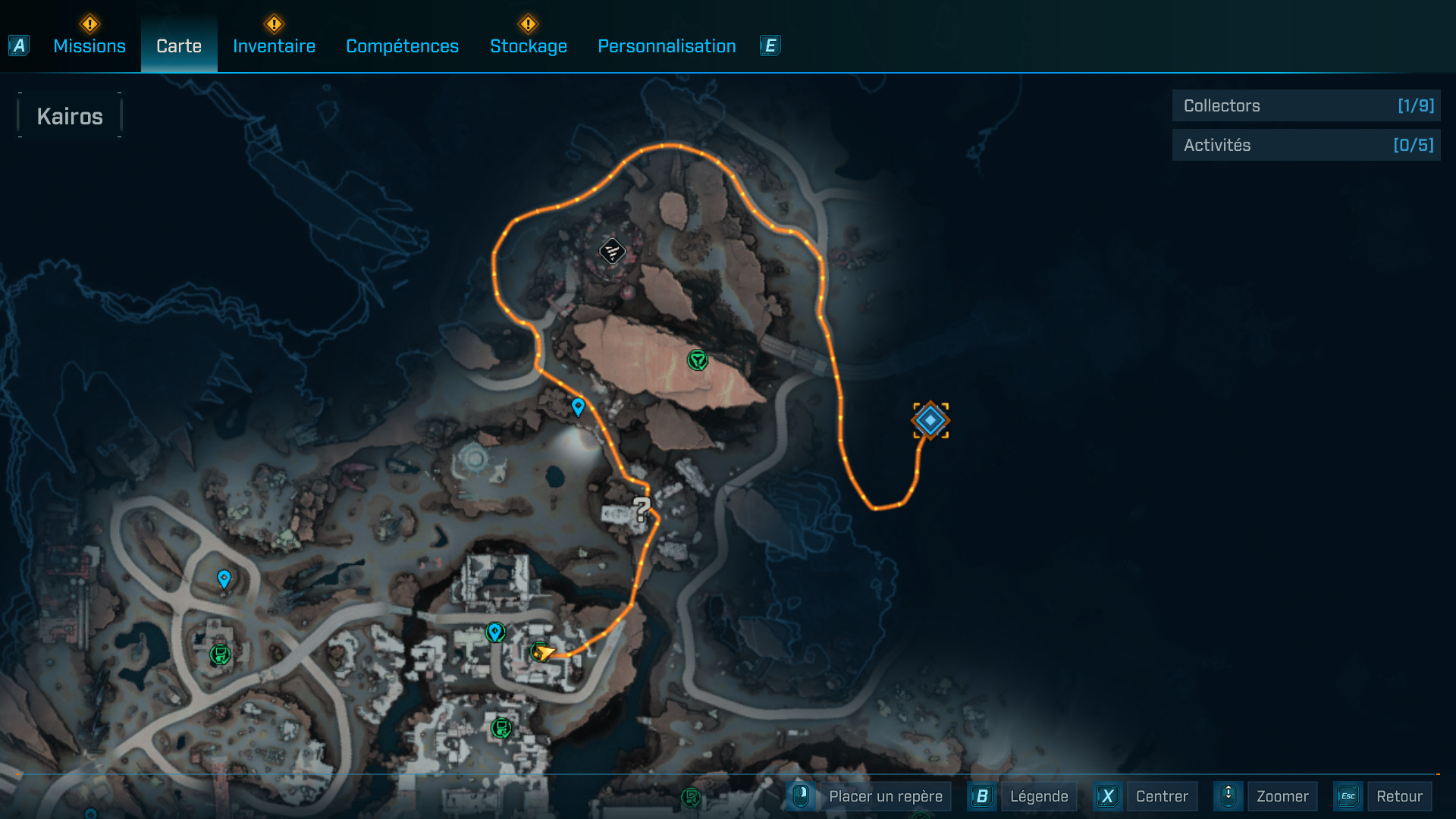Choose Centrer to recenter the map
Image resolution: width=1456 pixels, height=819 pixels.
coord(1161,796)
